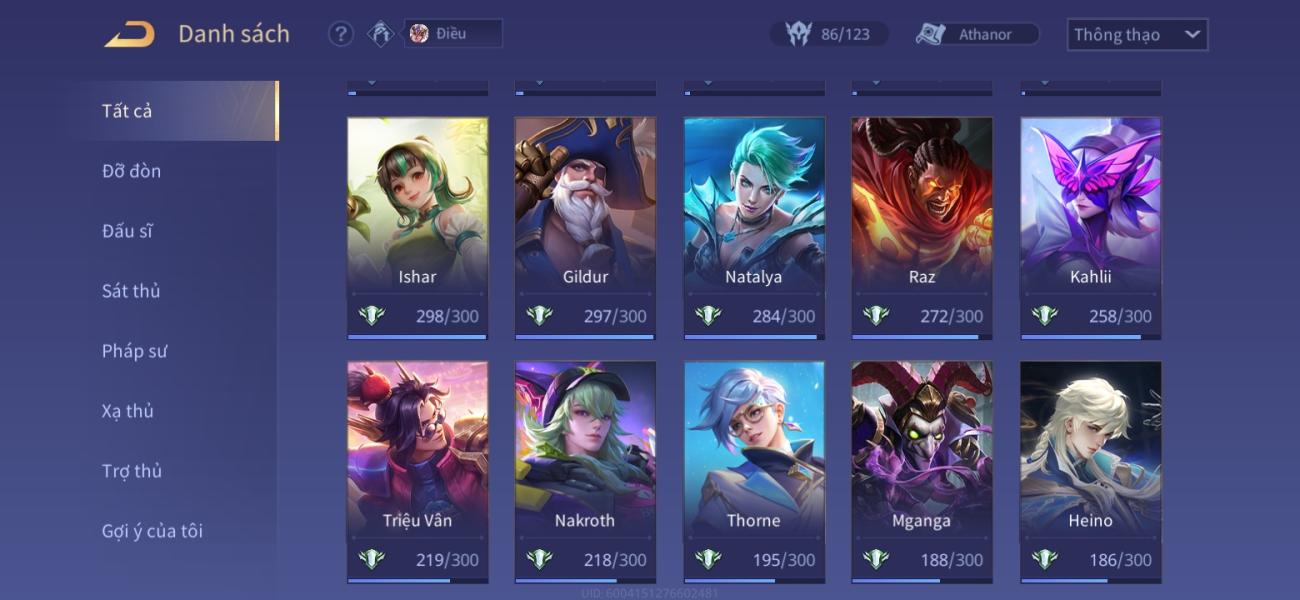Viewport: 1300px width, 600px height.
Task: Open the Athanor button
Action: pyautogui.click(x=977, y=34)
